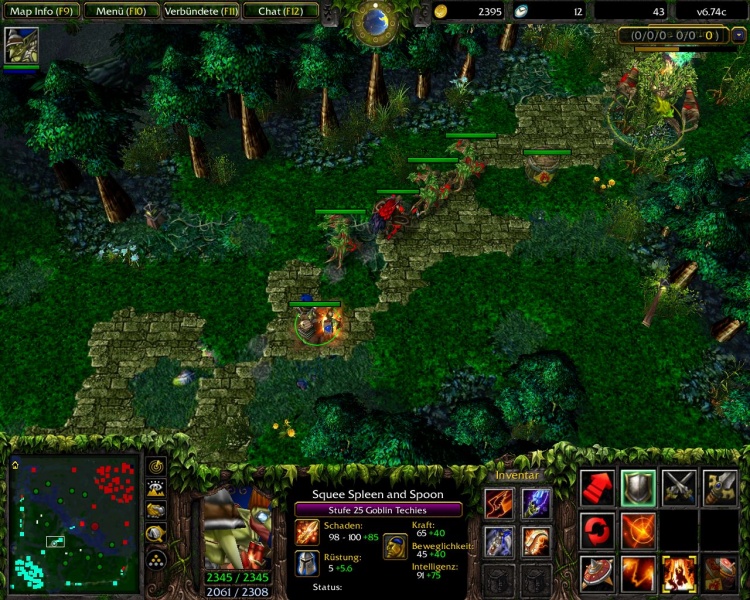Open the Verbündete (F11) allies menu
This screenshot has width=750, height=600.
[x=199, y=11]
